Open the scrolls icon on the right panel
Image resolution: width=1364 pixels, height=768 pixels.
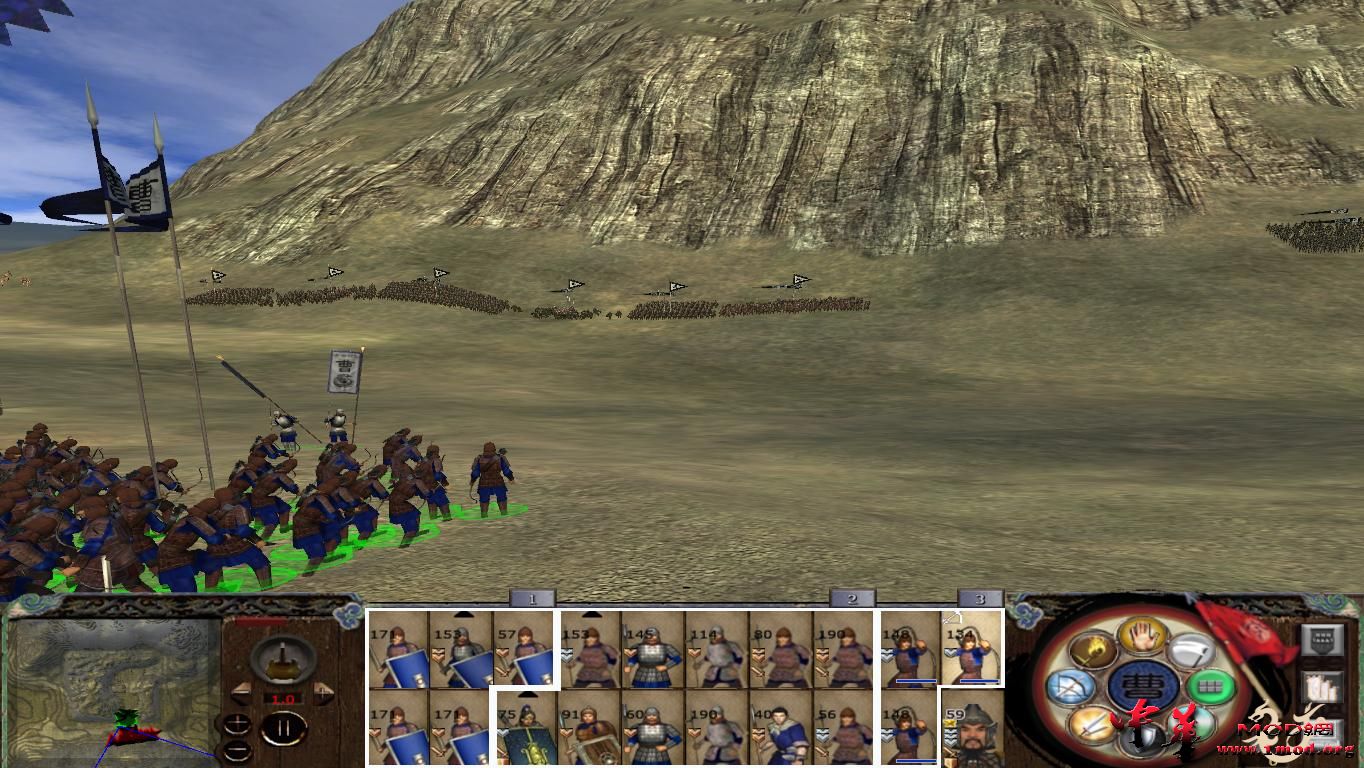coord(1323,687)
